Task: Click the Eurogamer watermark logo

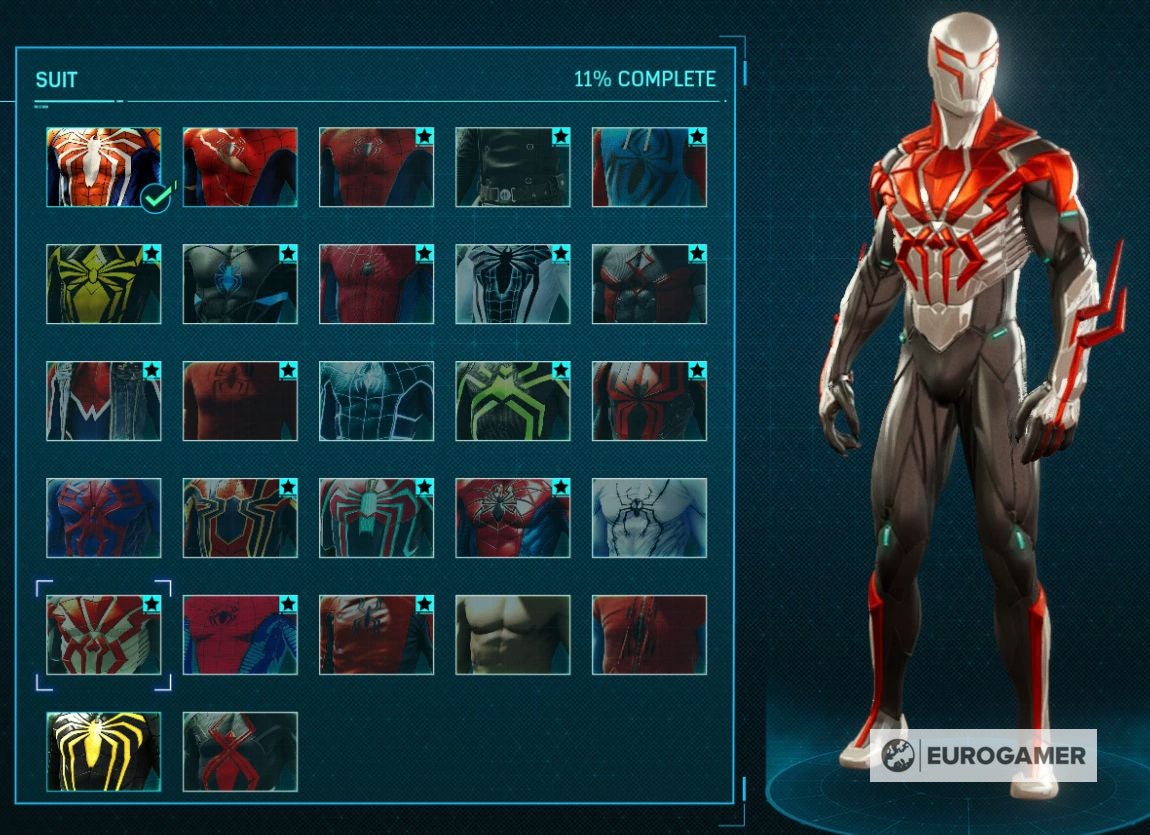Action: coord(983,756)
